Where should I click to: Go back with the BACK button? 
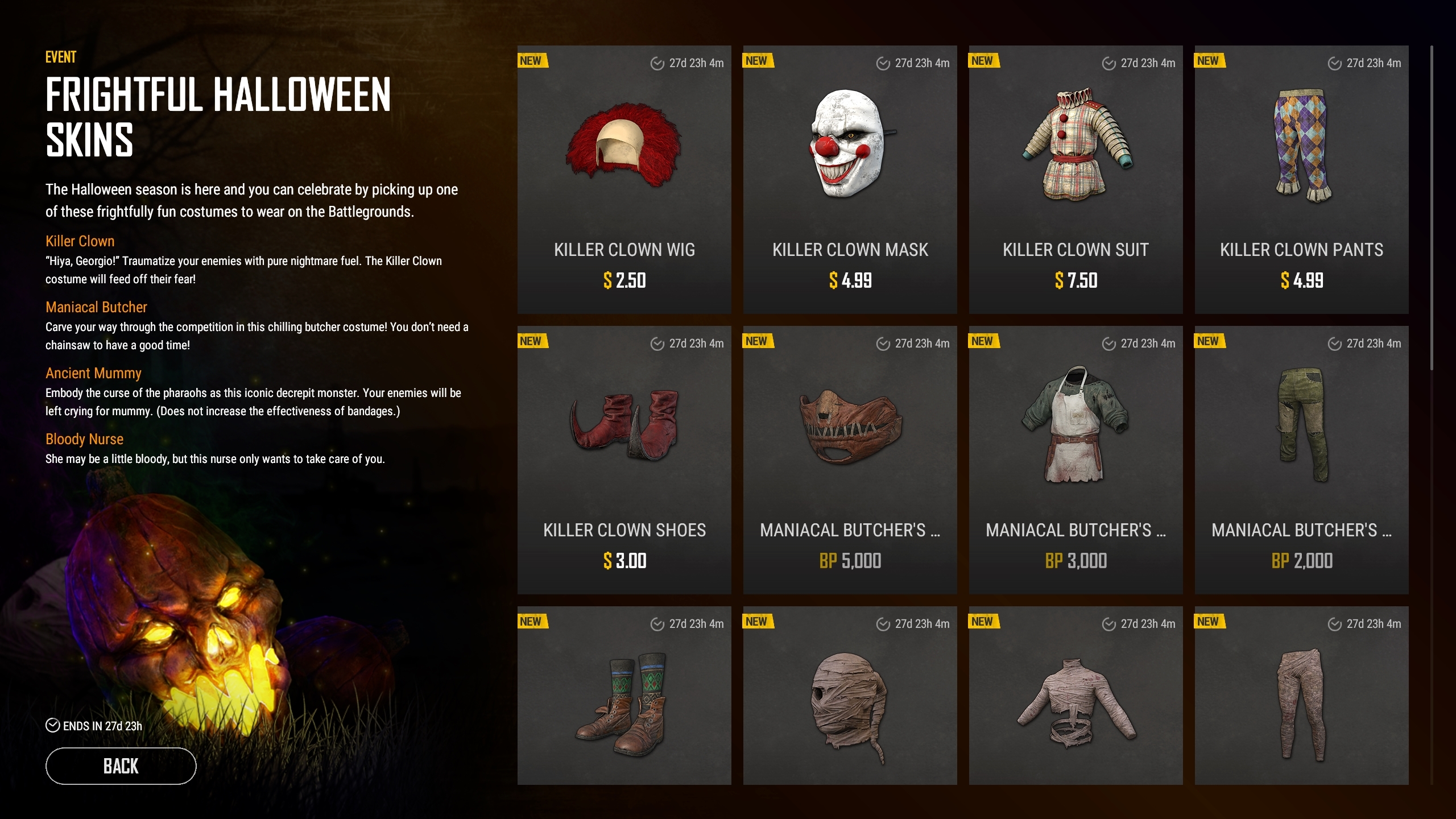(121, 766)
